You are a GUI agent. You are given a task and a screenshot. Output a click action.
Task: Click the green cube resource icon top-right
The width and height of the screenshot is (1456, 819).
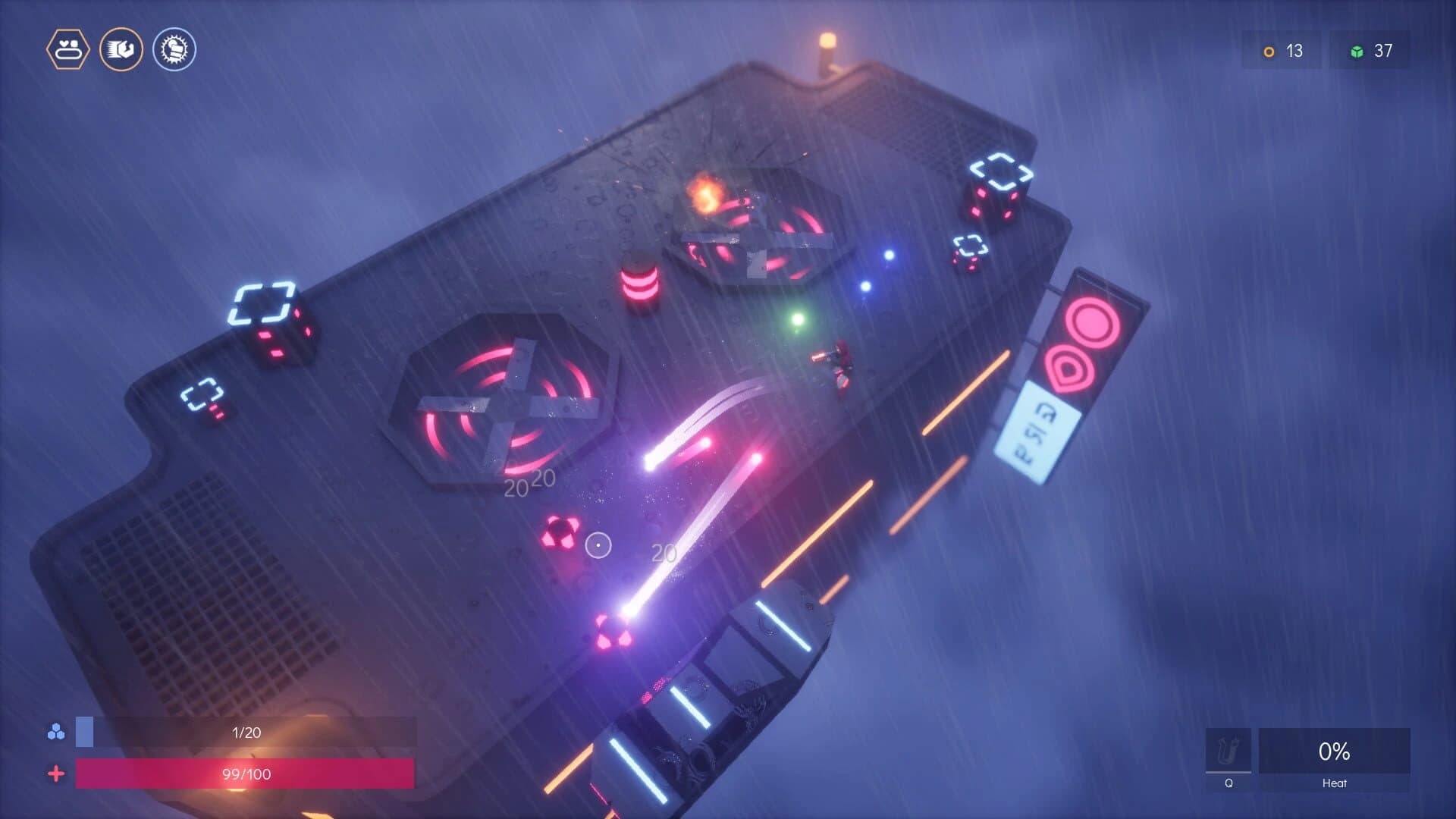(1357, 52)
